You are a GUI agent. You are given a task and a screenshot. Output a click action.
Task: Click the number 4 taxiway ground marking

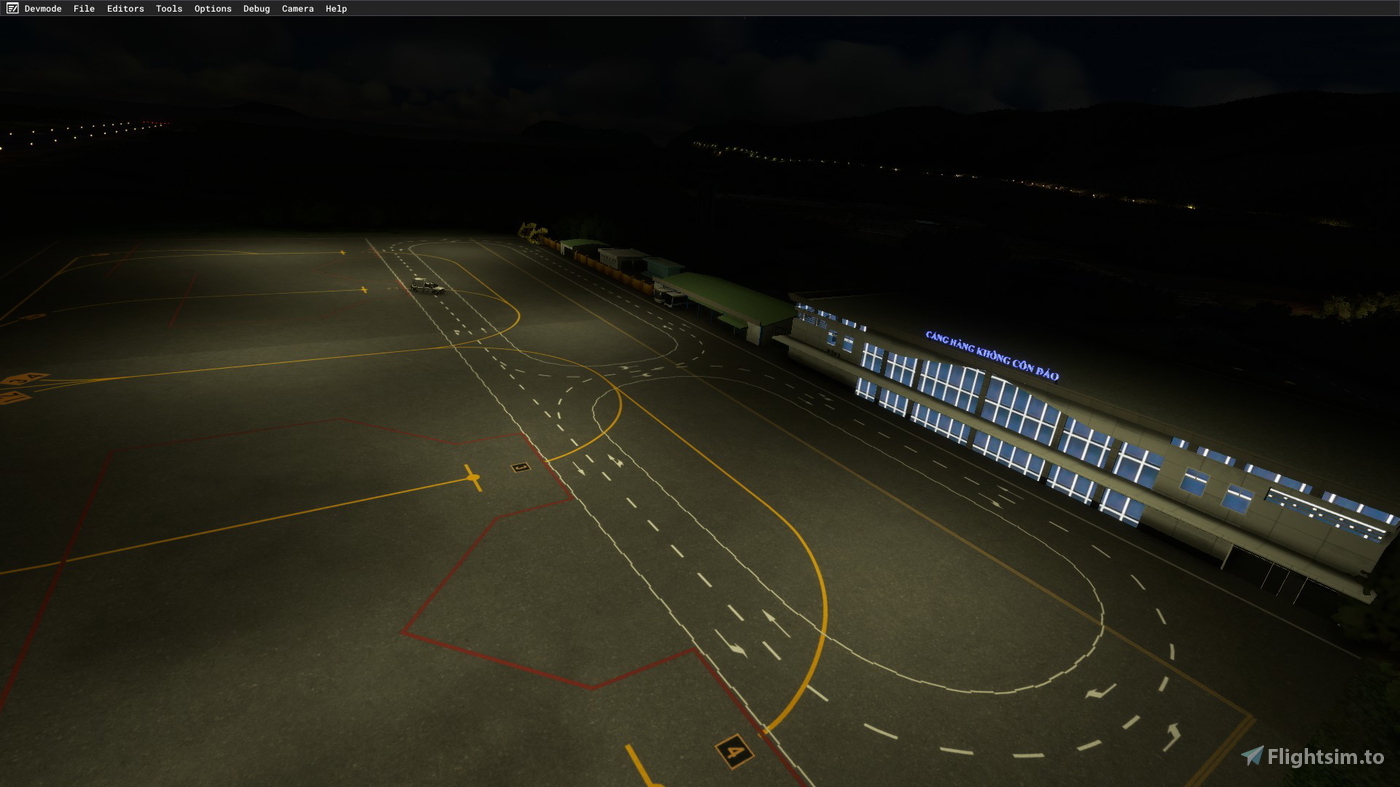[x=733, y=749]
